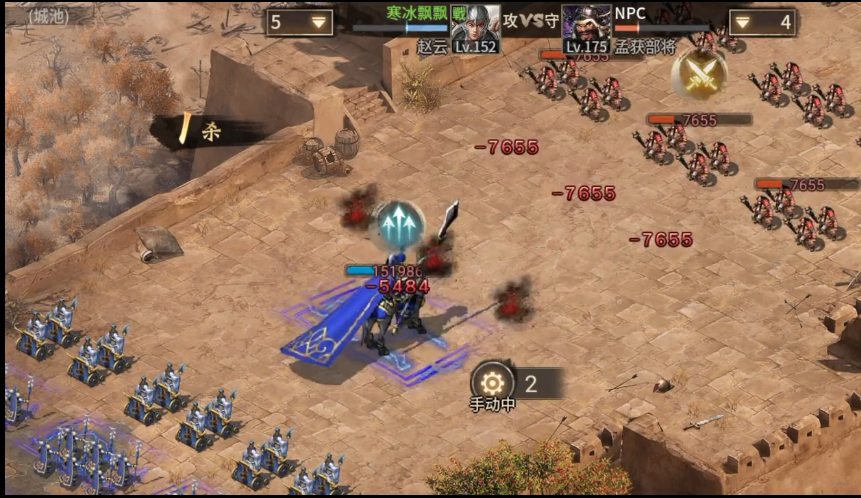Screen dimensions: 861x498
Task: Activate the triple-arrow skill icon
Action: (397, 225)
